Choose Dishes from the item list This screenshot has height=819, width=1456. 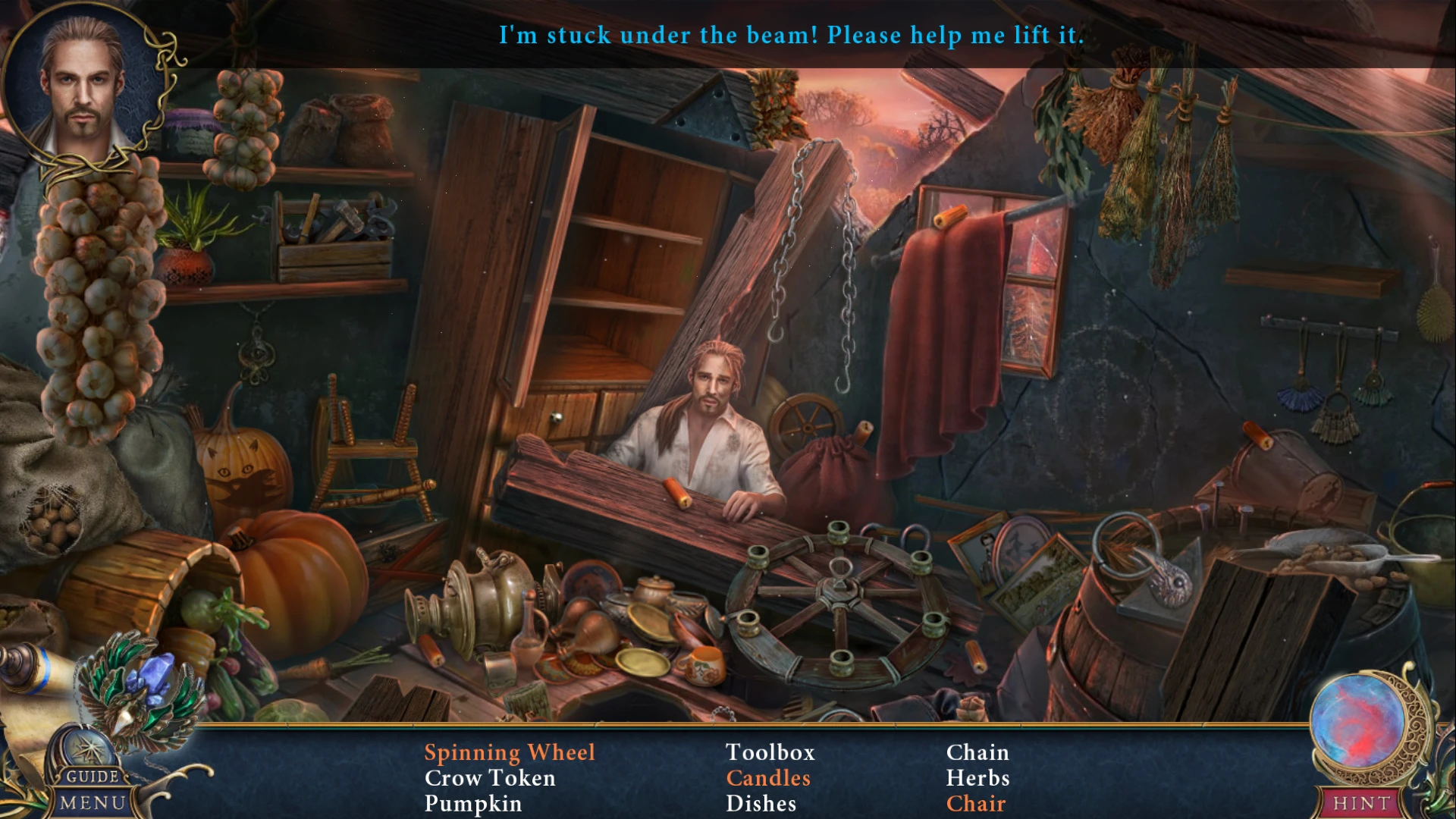point(761,804)
